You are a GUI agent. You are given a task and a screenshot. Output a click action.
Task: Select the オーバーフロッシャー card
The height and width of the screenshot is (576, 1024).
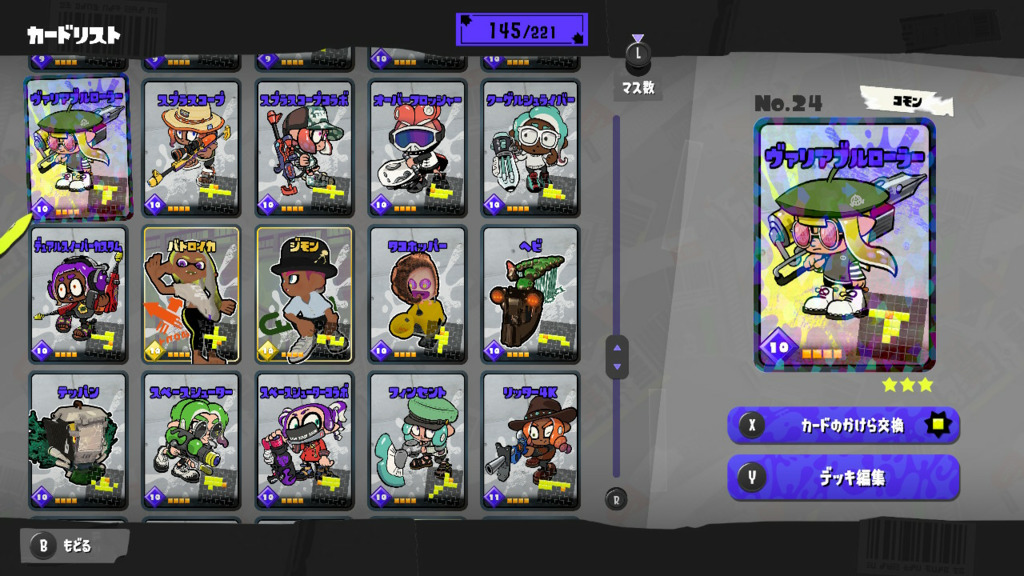tap(418, 148)
